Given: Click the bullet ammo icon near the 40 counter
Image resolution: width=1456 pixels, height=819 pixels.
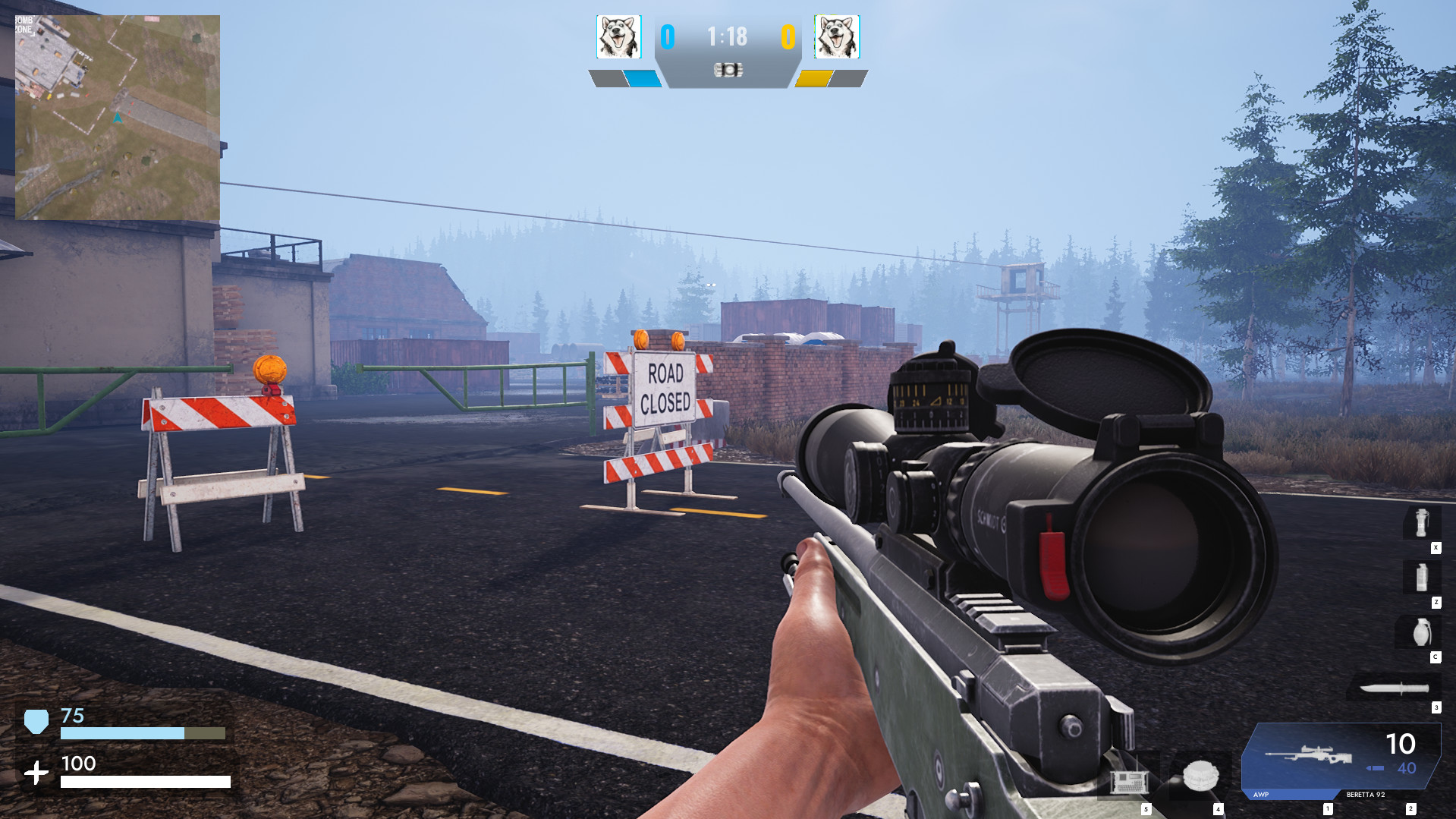Looking at the screenshot, I should (x=1376, y=767).
